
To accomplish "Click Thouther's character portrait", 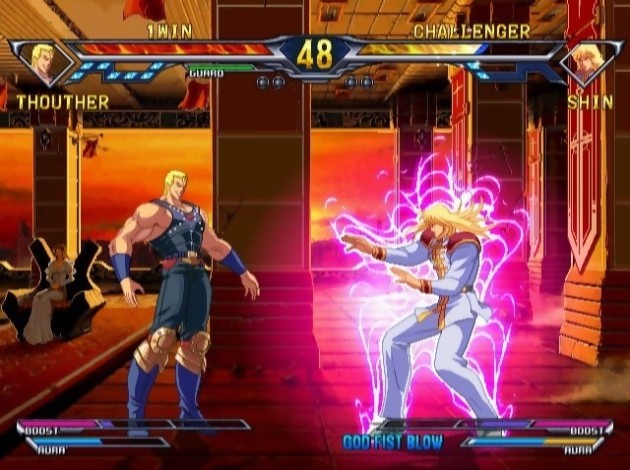I will click(46, 62).
